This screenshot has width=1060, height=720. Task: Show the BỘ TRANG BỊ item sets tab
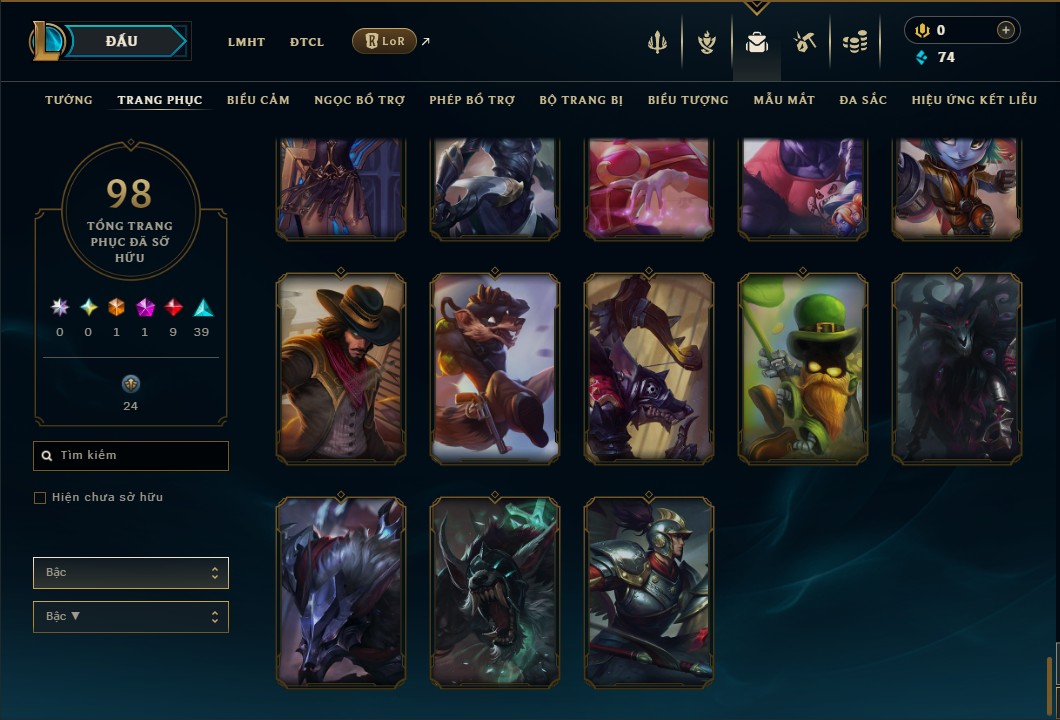(581, 100)
